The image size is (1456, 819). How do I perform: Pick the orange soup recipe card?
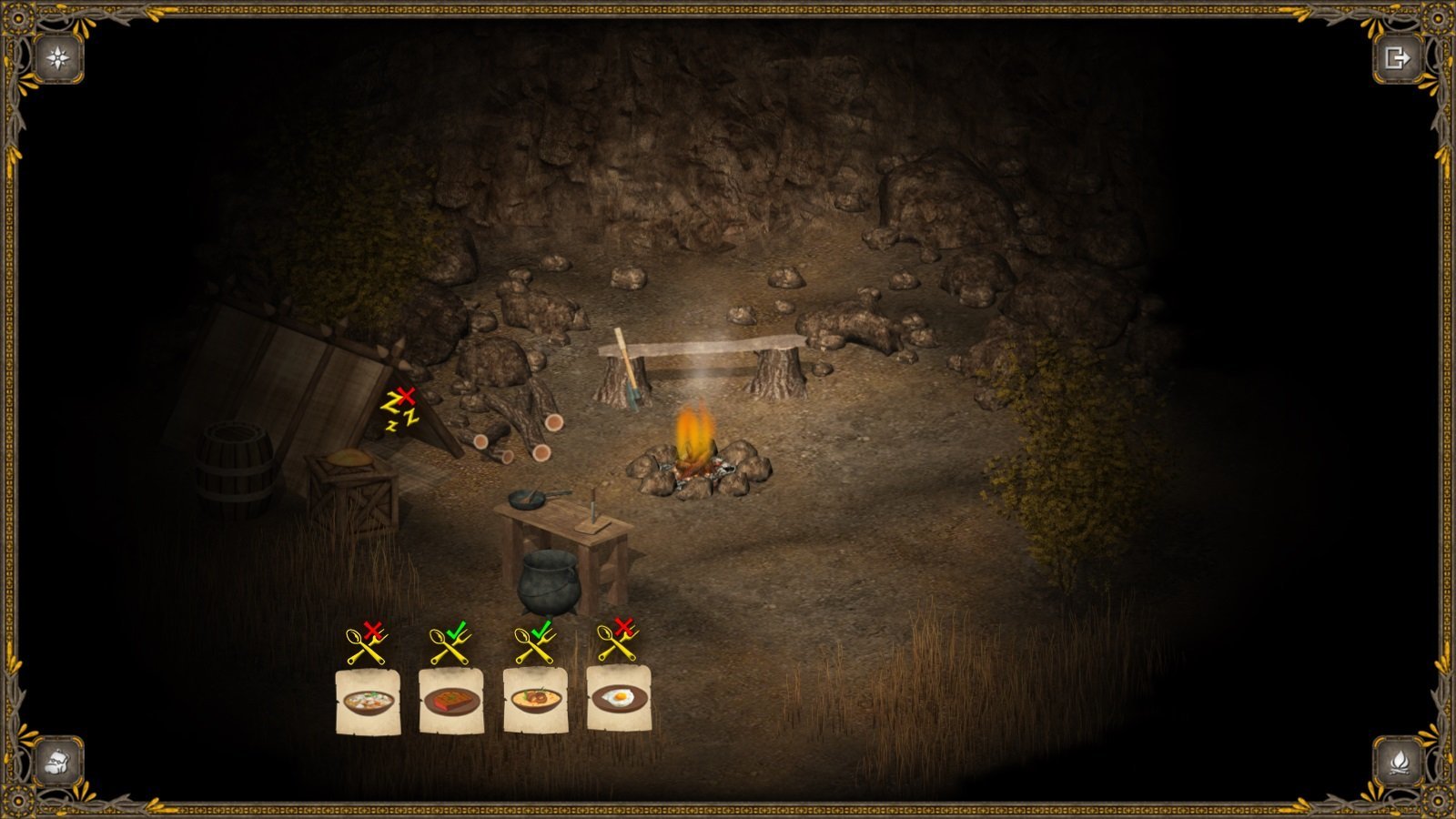point(535,701)
